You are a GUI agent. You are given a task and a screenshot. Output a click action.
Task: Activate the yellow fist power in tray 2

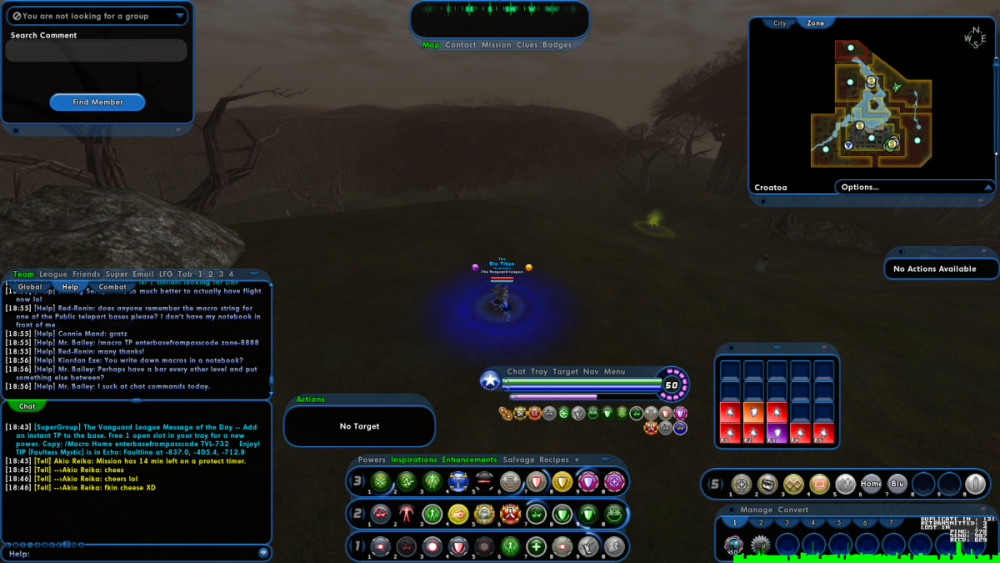458,514
